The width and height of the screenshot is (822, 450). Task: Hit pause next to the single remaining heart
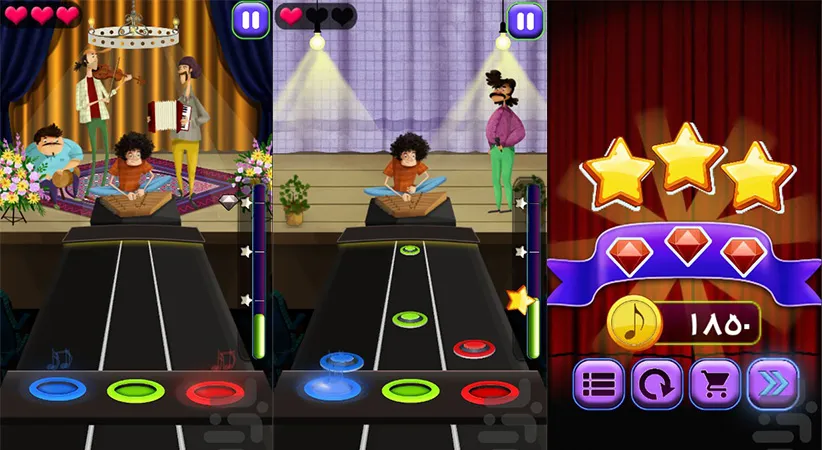click(x=524, y=19)
